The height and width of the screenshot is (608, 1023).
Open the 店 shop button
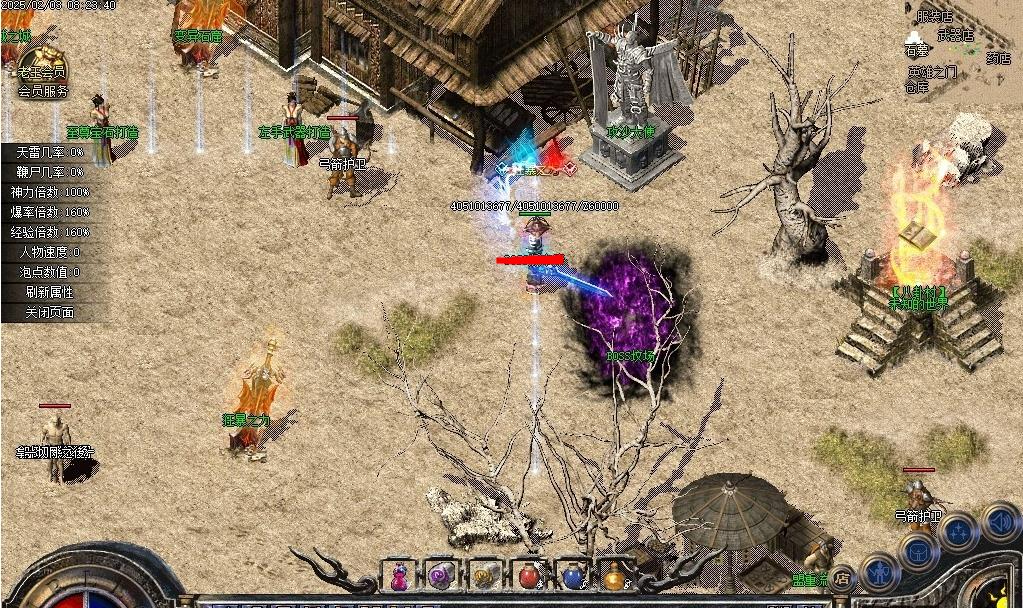click(844, 578)
